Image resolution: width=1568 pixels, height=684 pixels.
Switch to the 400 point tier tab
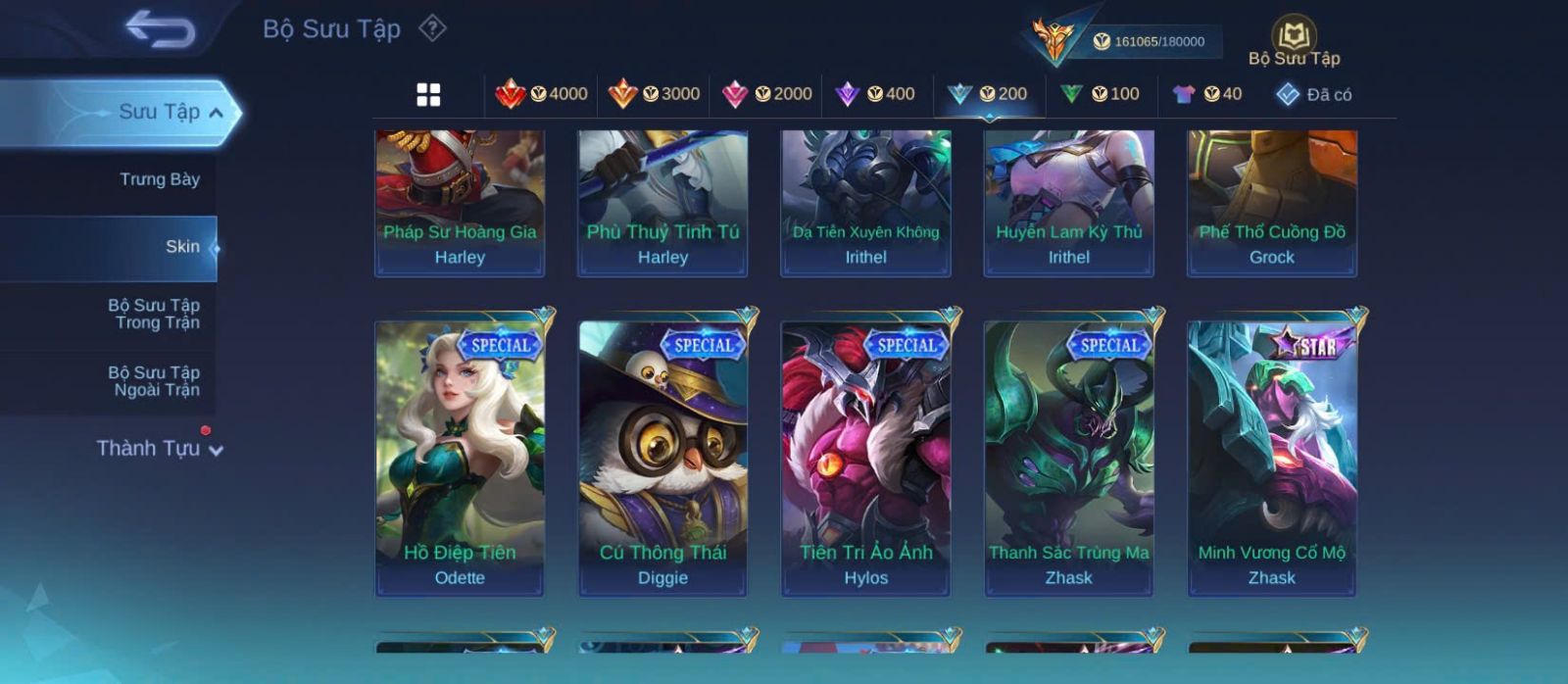pos(875,94)
